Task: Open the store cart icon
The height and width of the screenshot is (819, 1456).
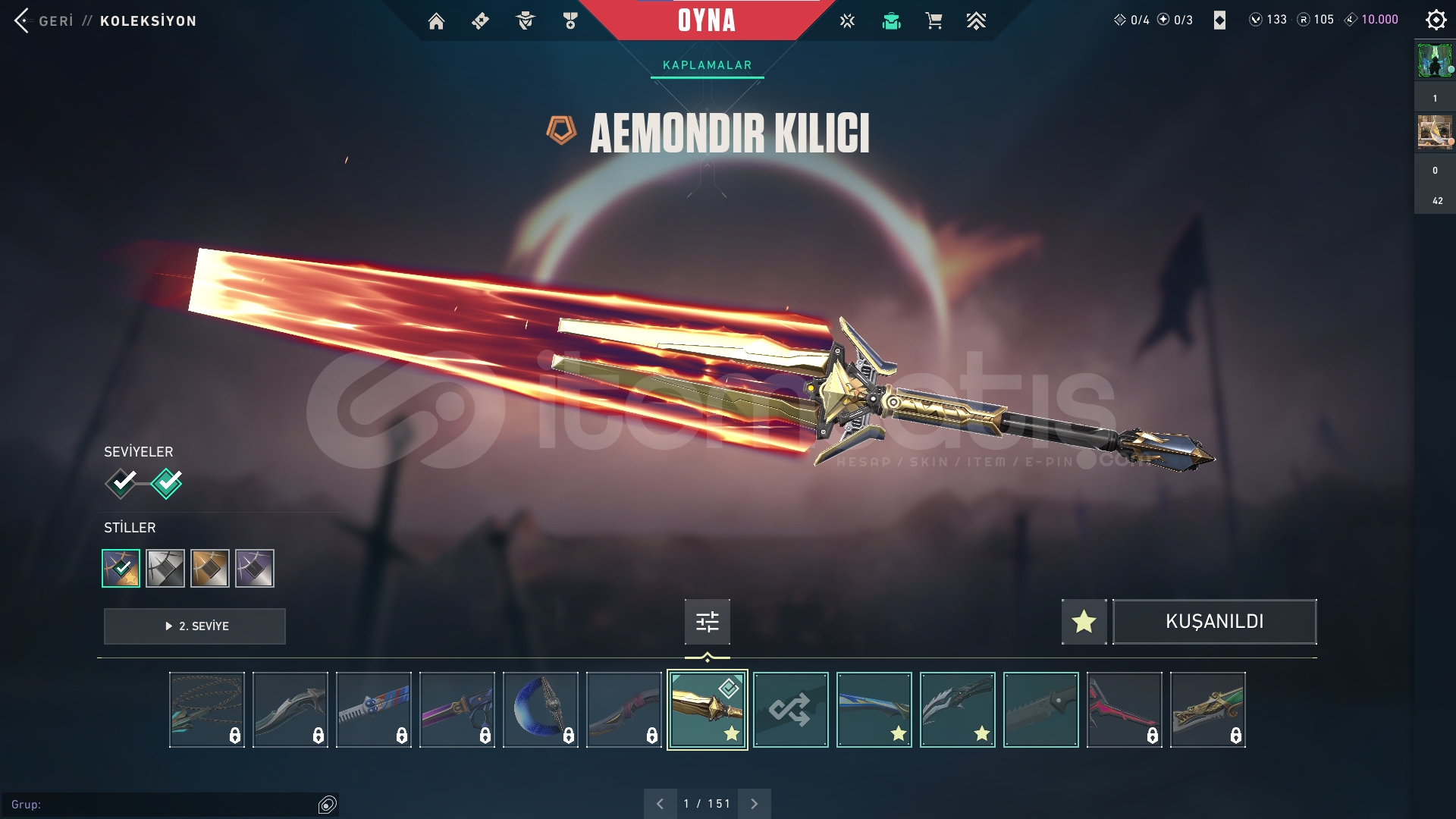Action: [934, 21]
